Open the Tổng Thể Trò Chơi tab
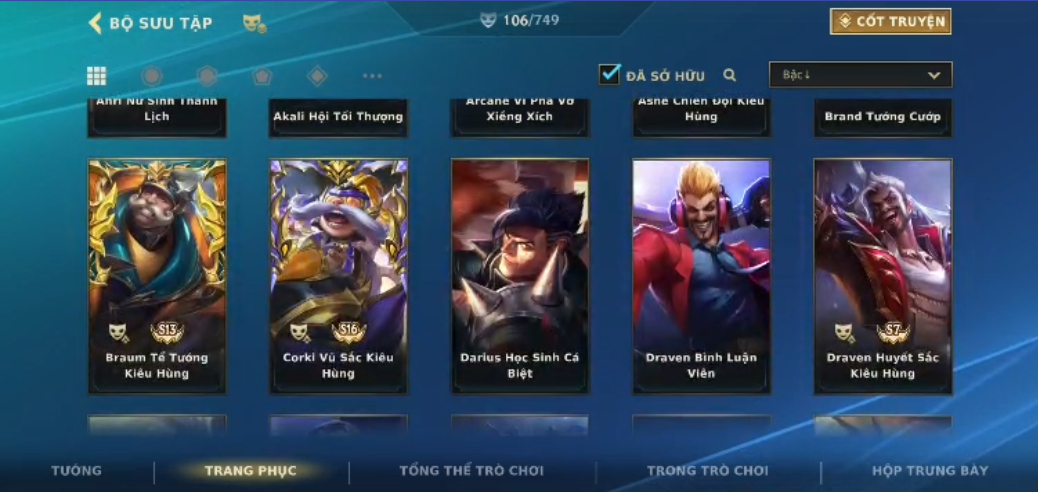Image resolution: width=1038 pixels, height=492 pixels. 471,471
